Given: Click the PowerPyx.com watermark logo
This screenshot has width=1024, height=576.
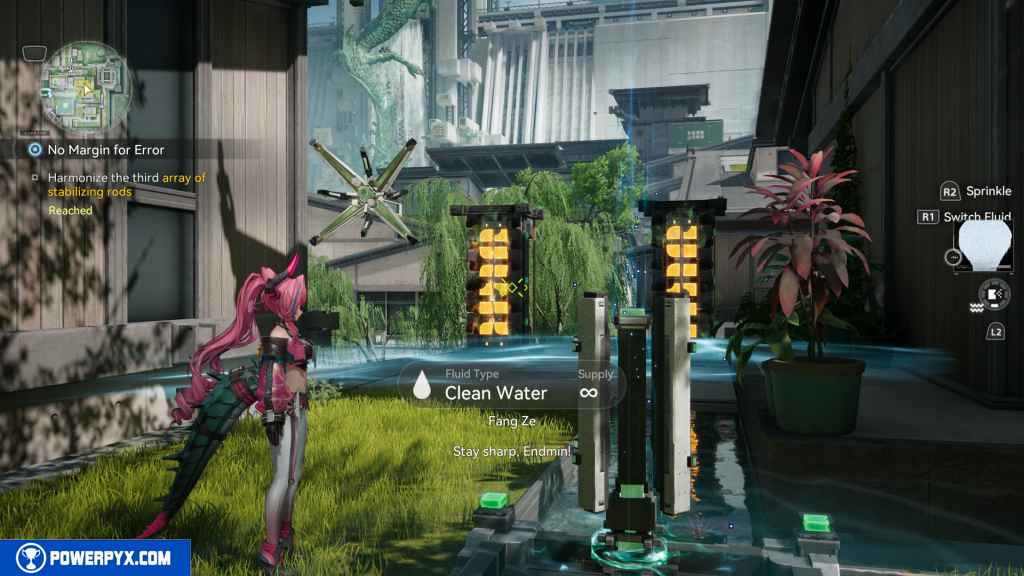Looking at the screenshot, I should point(95,558).
